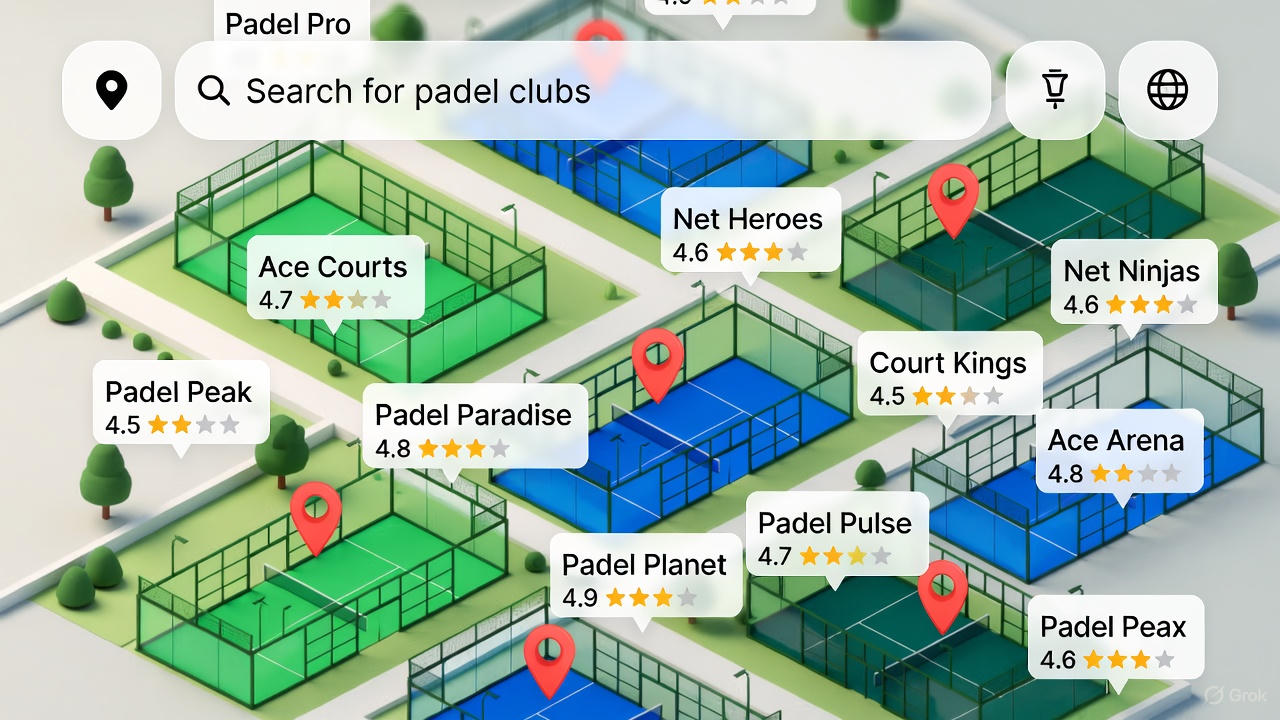Click the globe icon in the top right
This screenshot has width=1280, height=720.
click(1168, 90)
